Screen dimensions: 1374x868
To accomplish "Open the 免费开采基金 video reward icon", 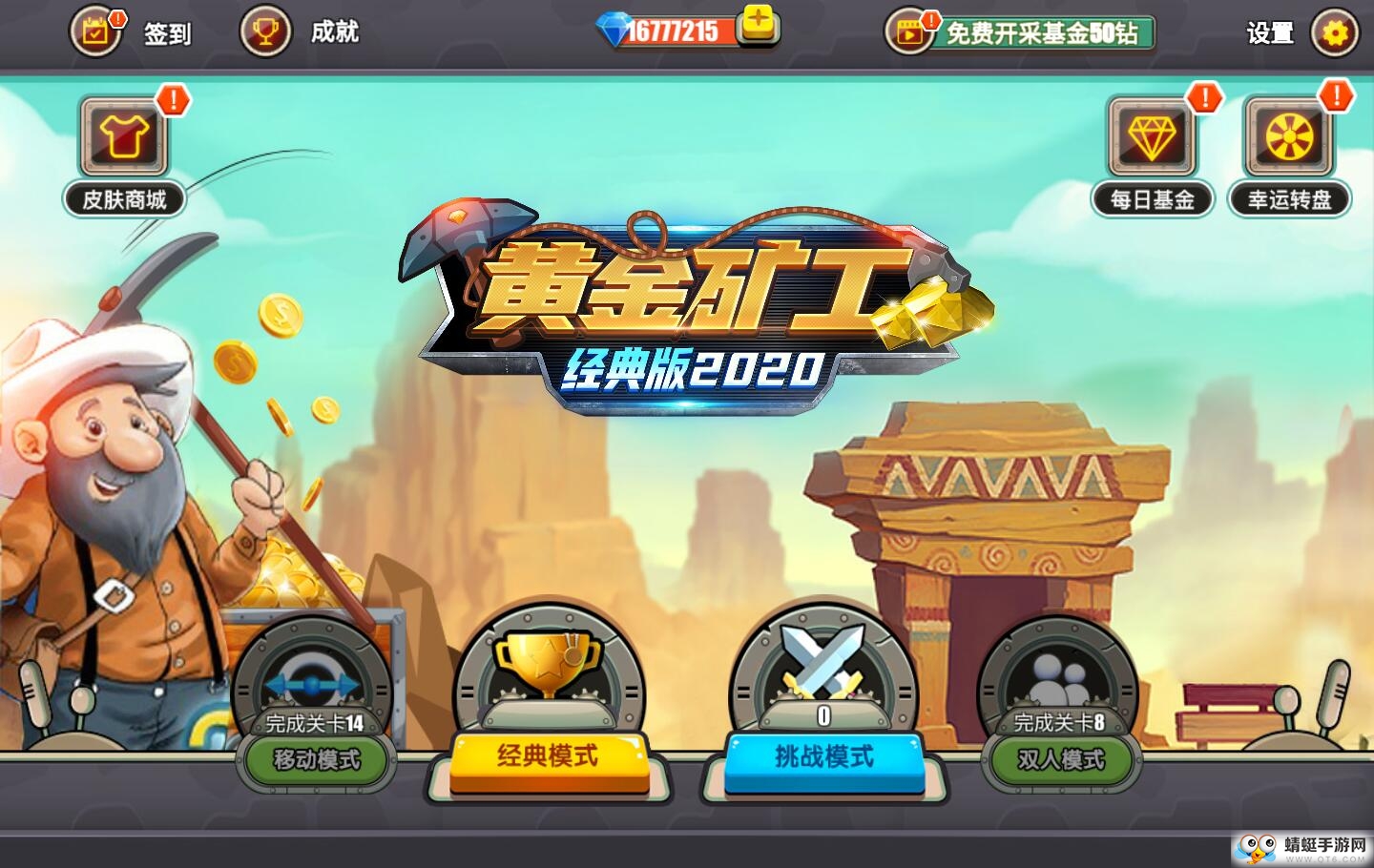I will 908,31.
